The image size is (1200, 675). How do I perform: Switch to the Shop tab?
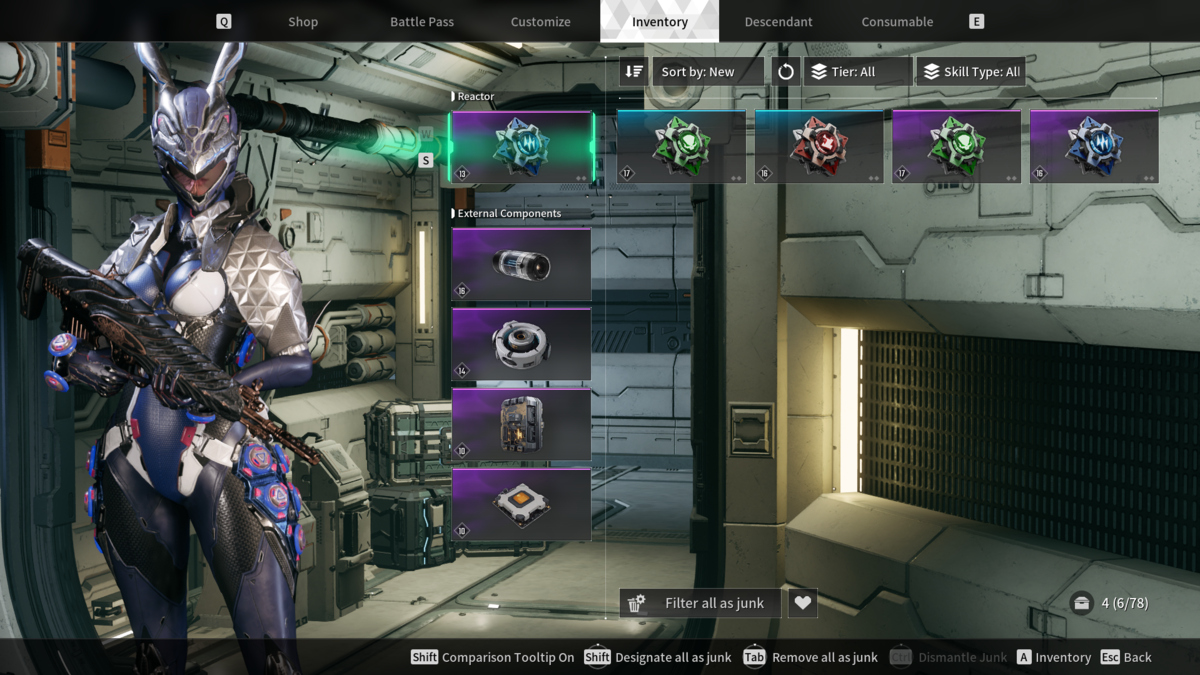(x=303, y=22)
